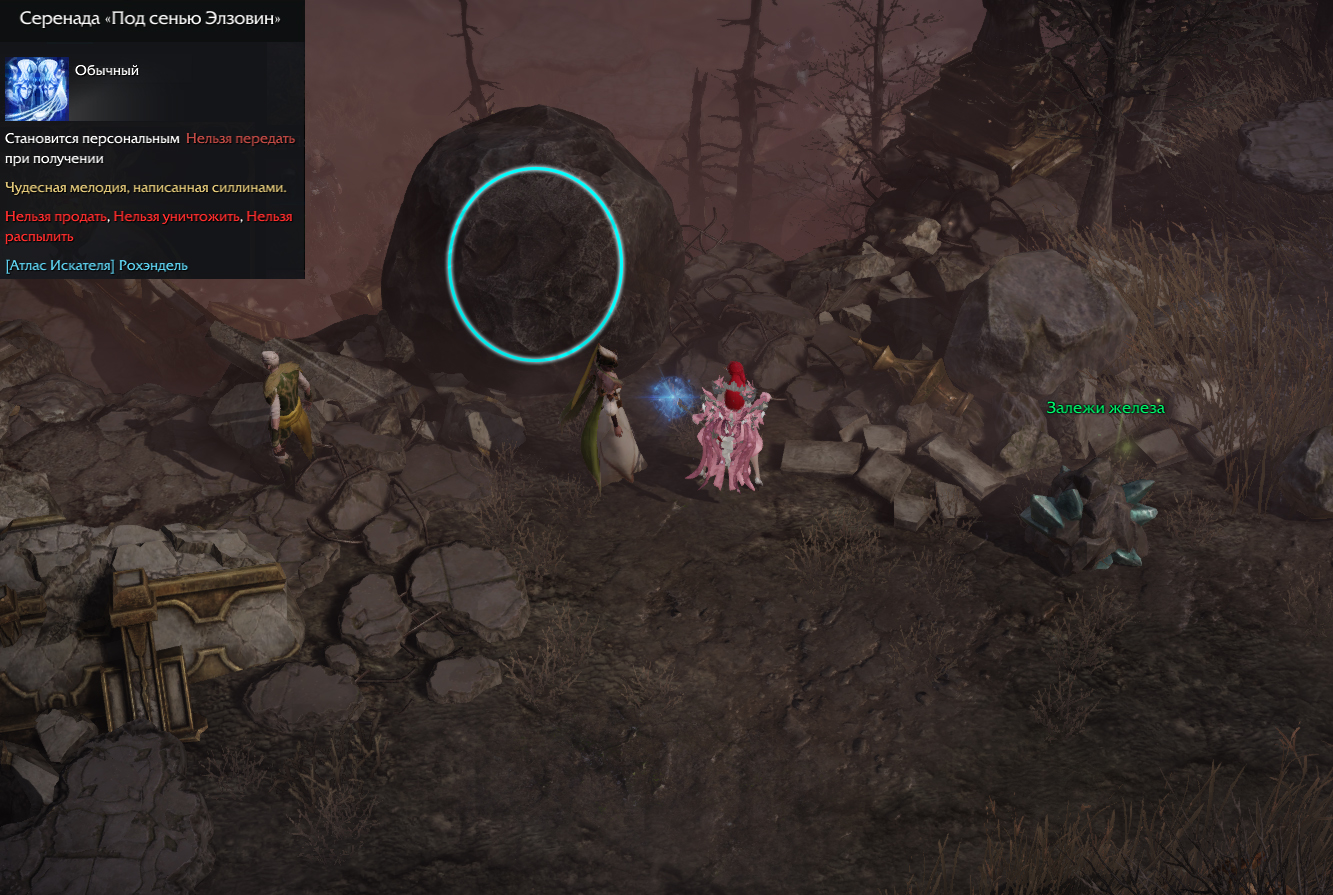This screenshot has height=895, width=1333.
Task: Click the Серенада item icon in tooltip
Action: pos(37,88)
